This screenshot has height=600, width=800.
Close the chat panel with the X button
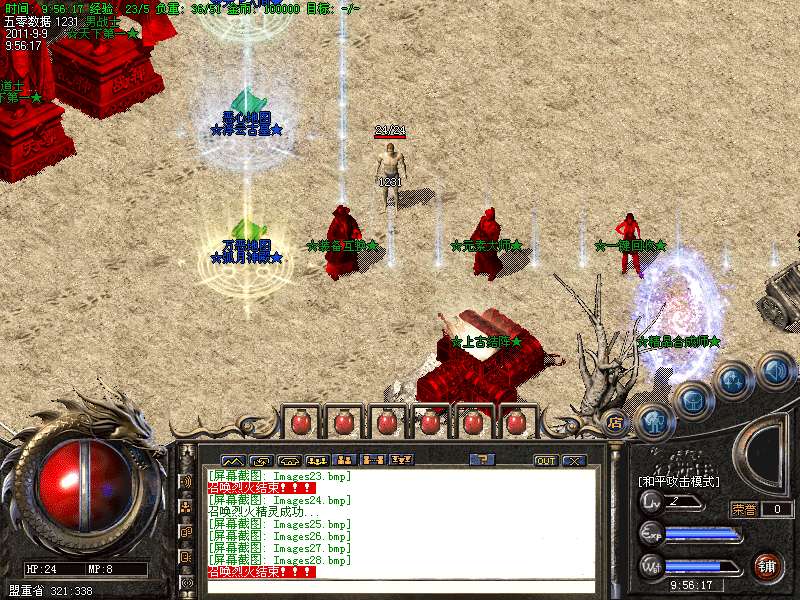coord(573,461)
